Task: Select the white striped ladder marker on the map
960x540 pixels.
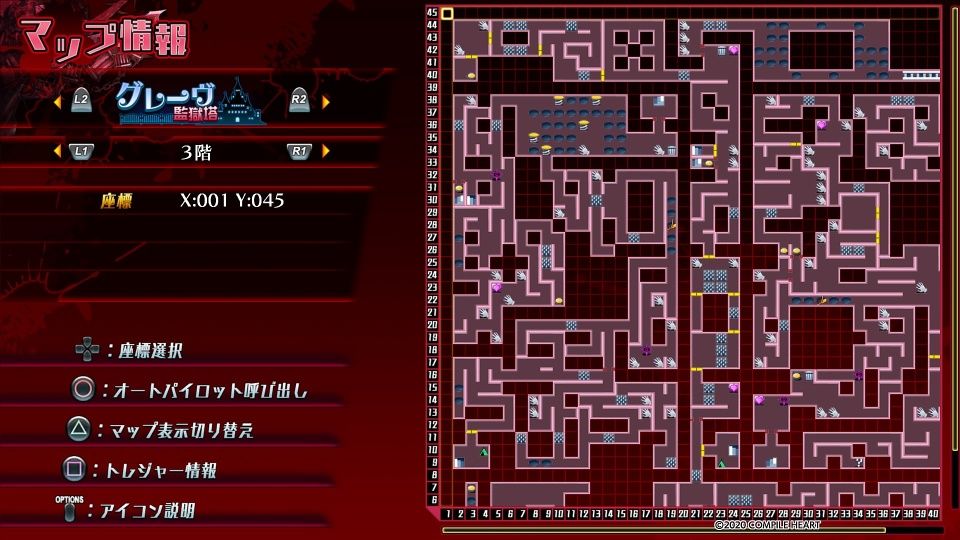Action: pyautogui.click(x=921, y=75)
